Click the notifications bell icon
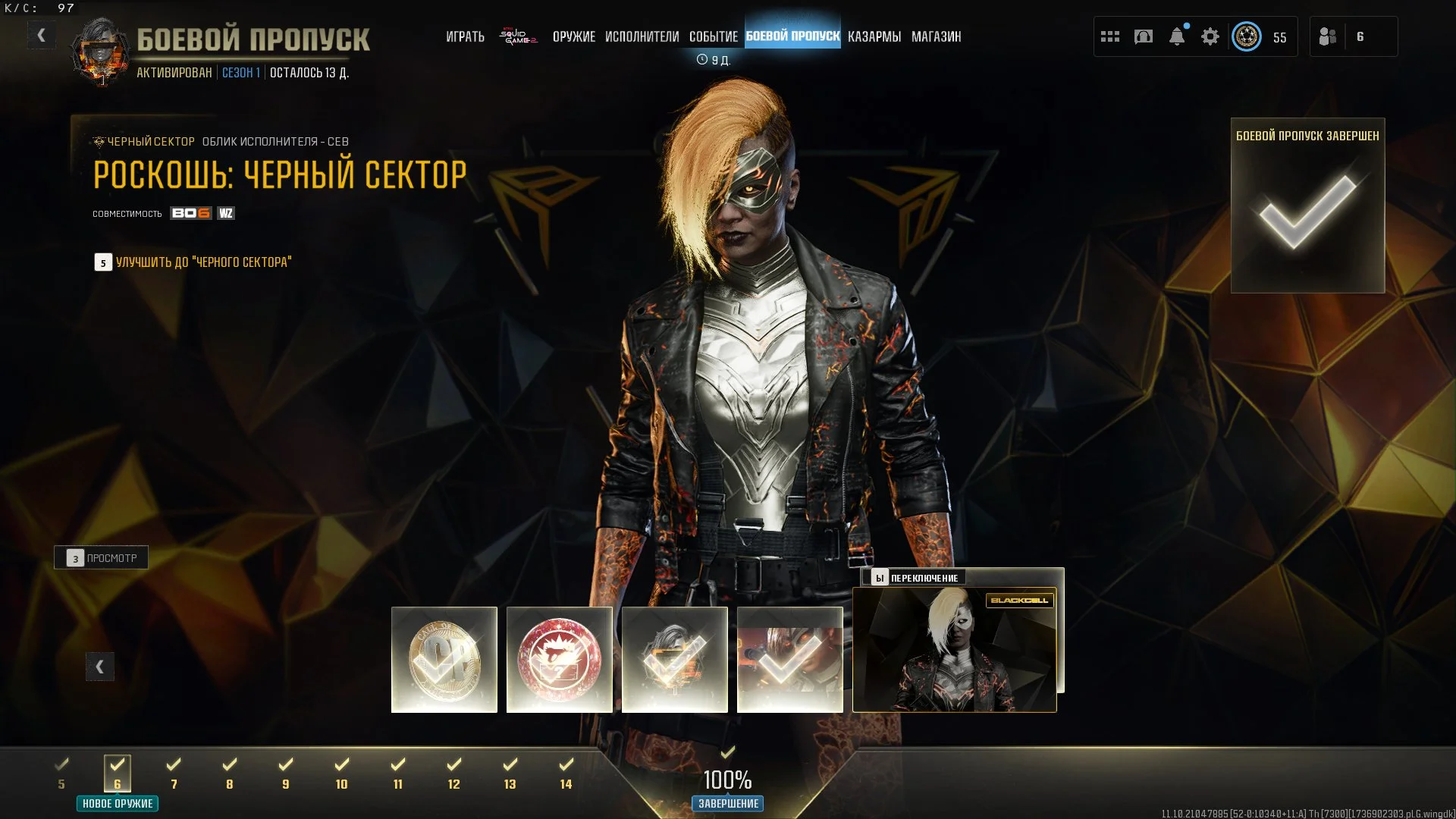The image size is (1456, 819). coord(1178,36)
